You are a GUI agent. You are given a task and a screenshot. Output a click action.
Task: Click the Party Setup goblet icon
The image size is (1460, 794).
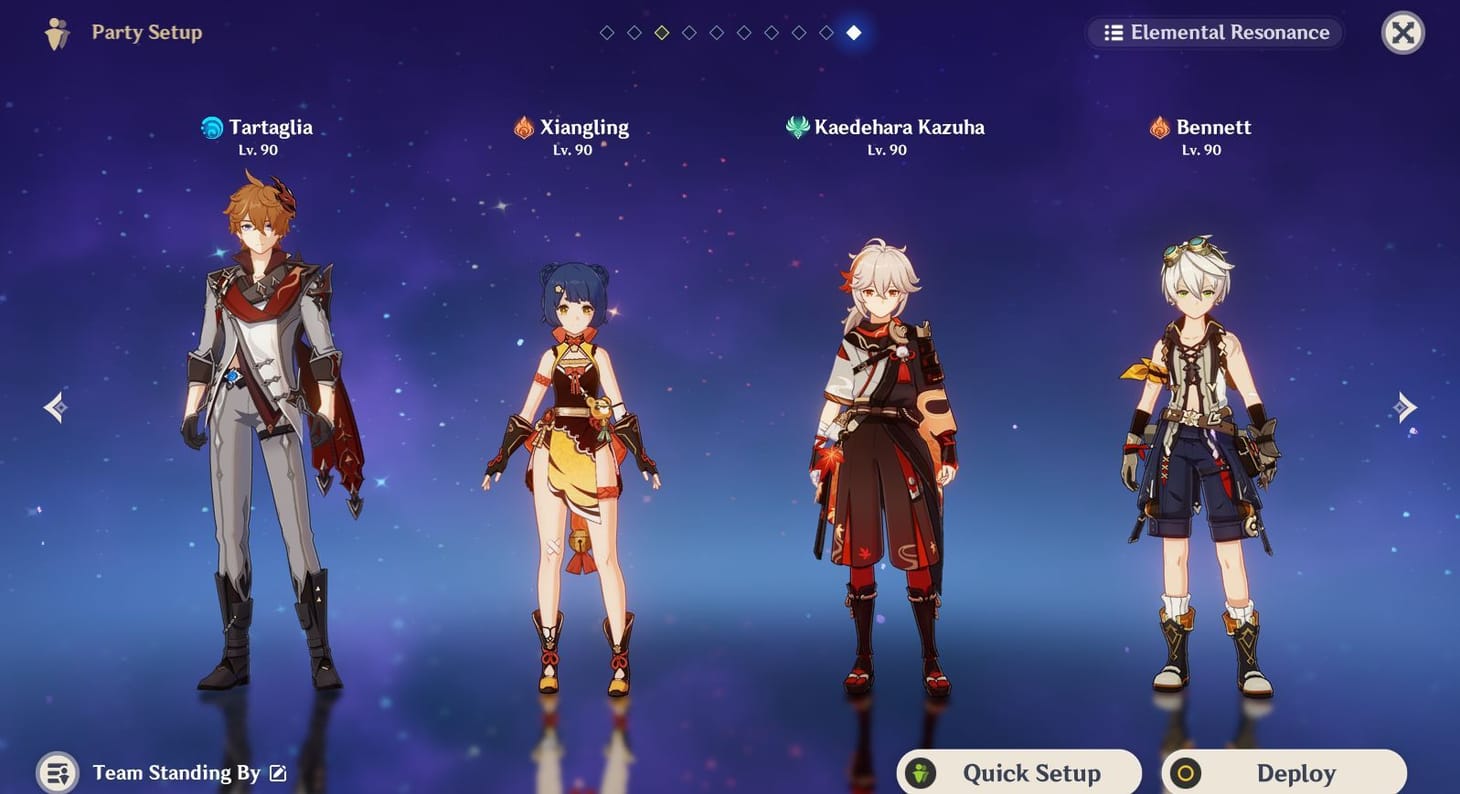[x=57, y=32]
